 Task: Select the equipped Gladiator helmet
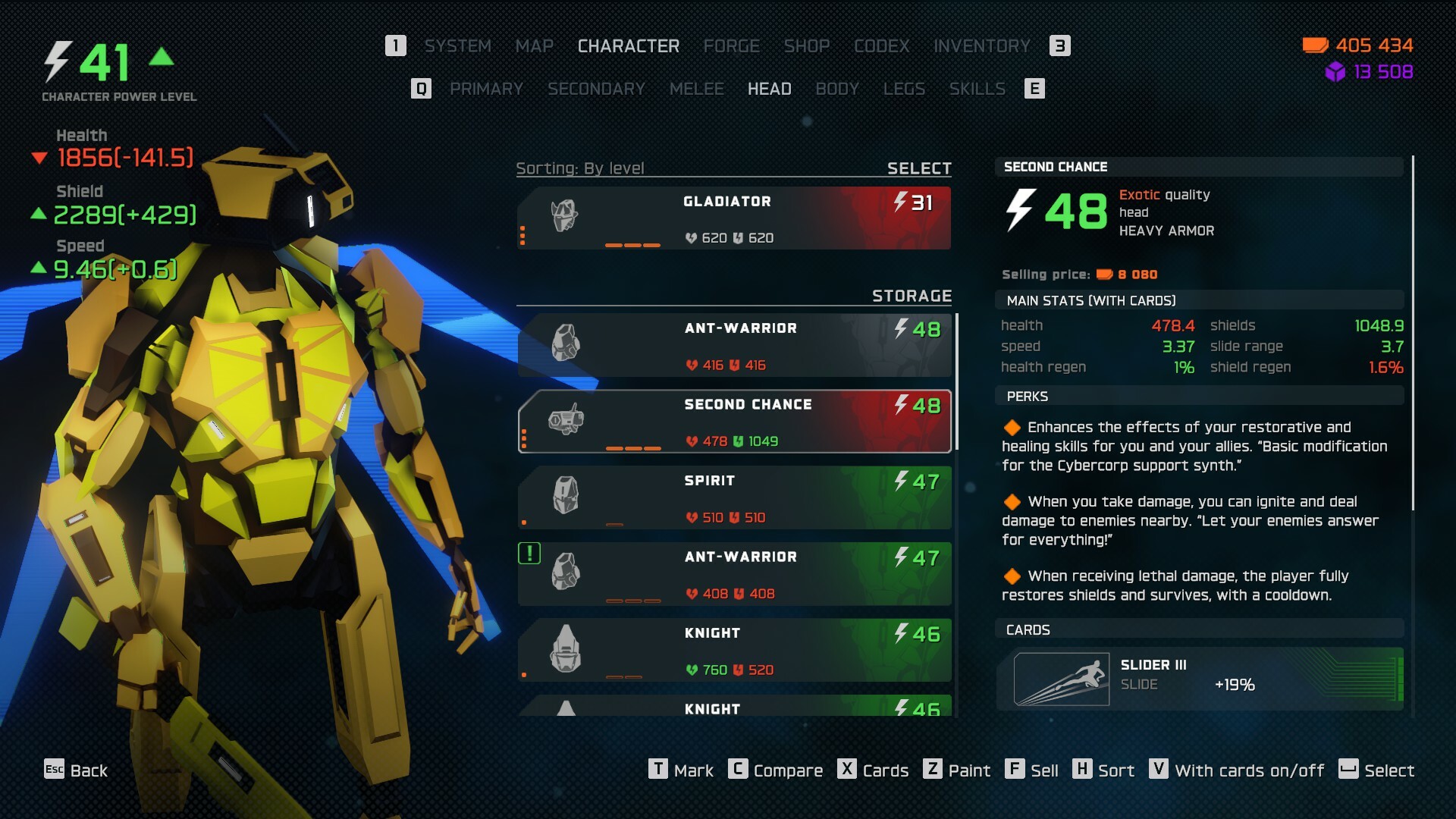click(733, 218)
